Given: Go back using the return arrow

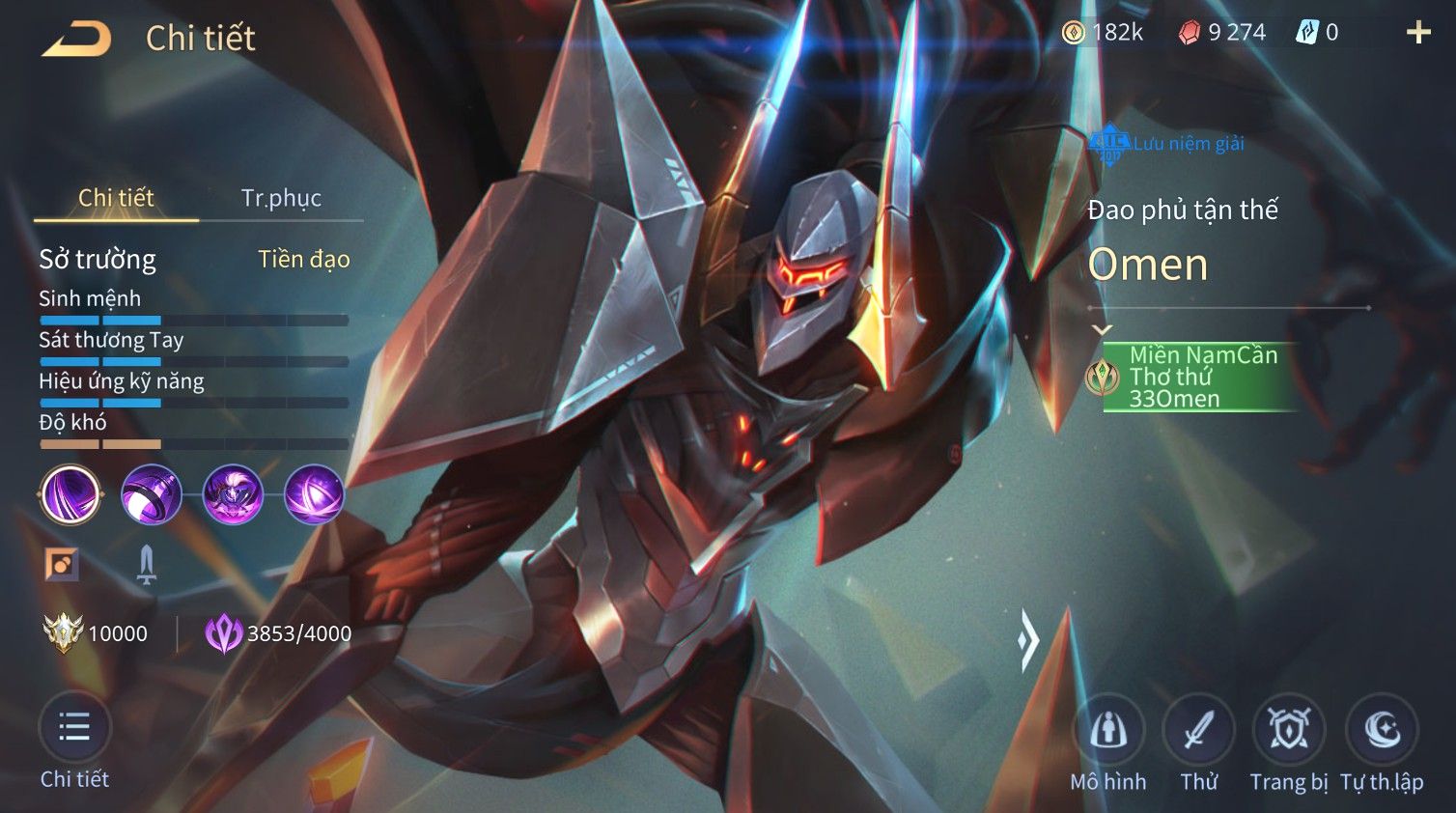Looking at the screenshot, I should click(x=76, y=39).
